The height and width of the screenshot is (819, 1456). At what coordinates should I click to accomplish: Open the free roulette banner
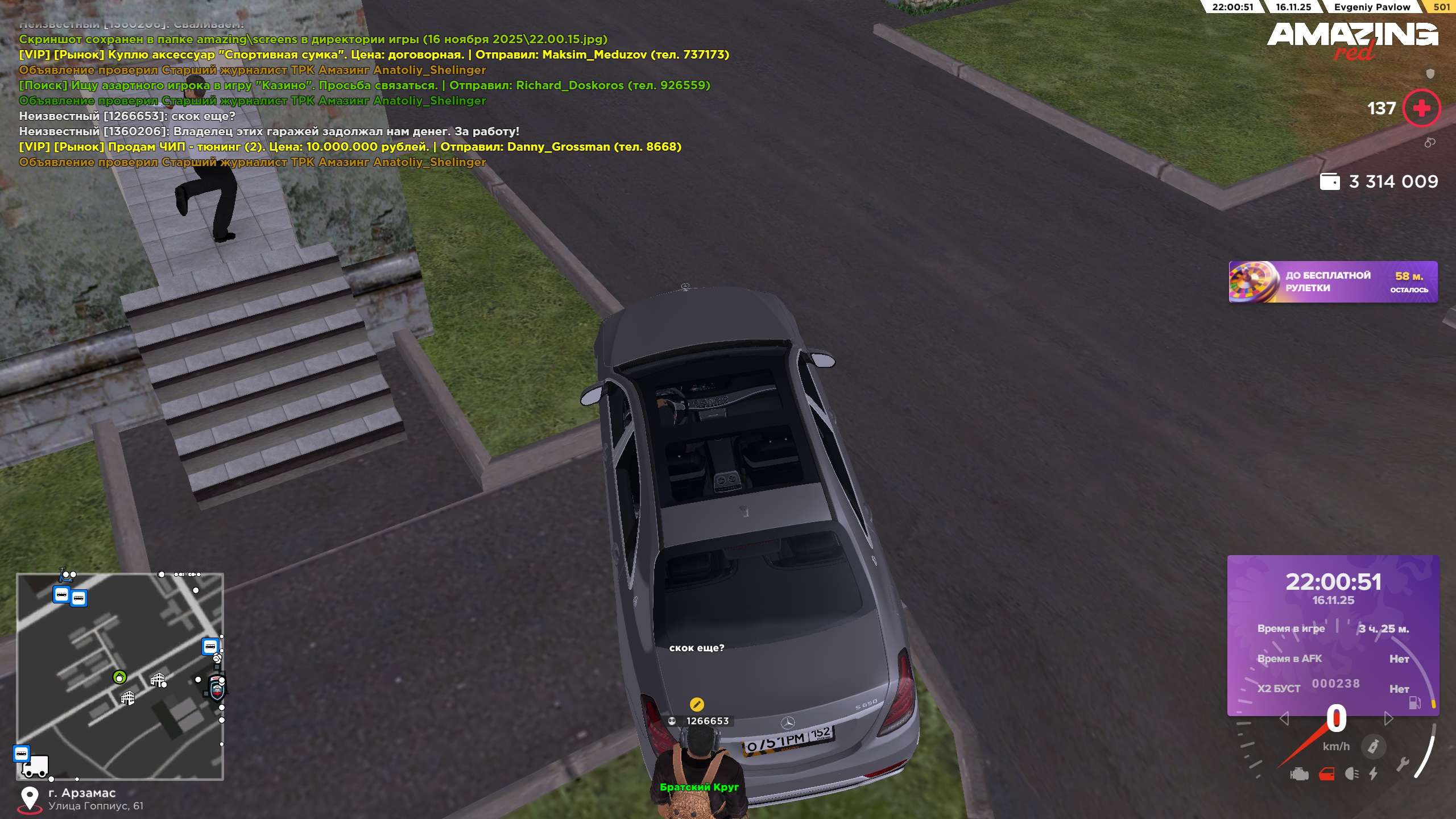1333,282
